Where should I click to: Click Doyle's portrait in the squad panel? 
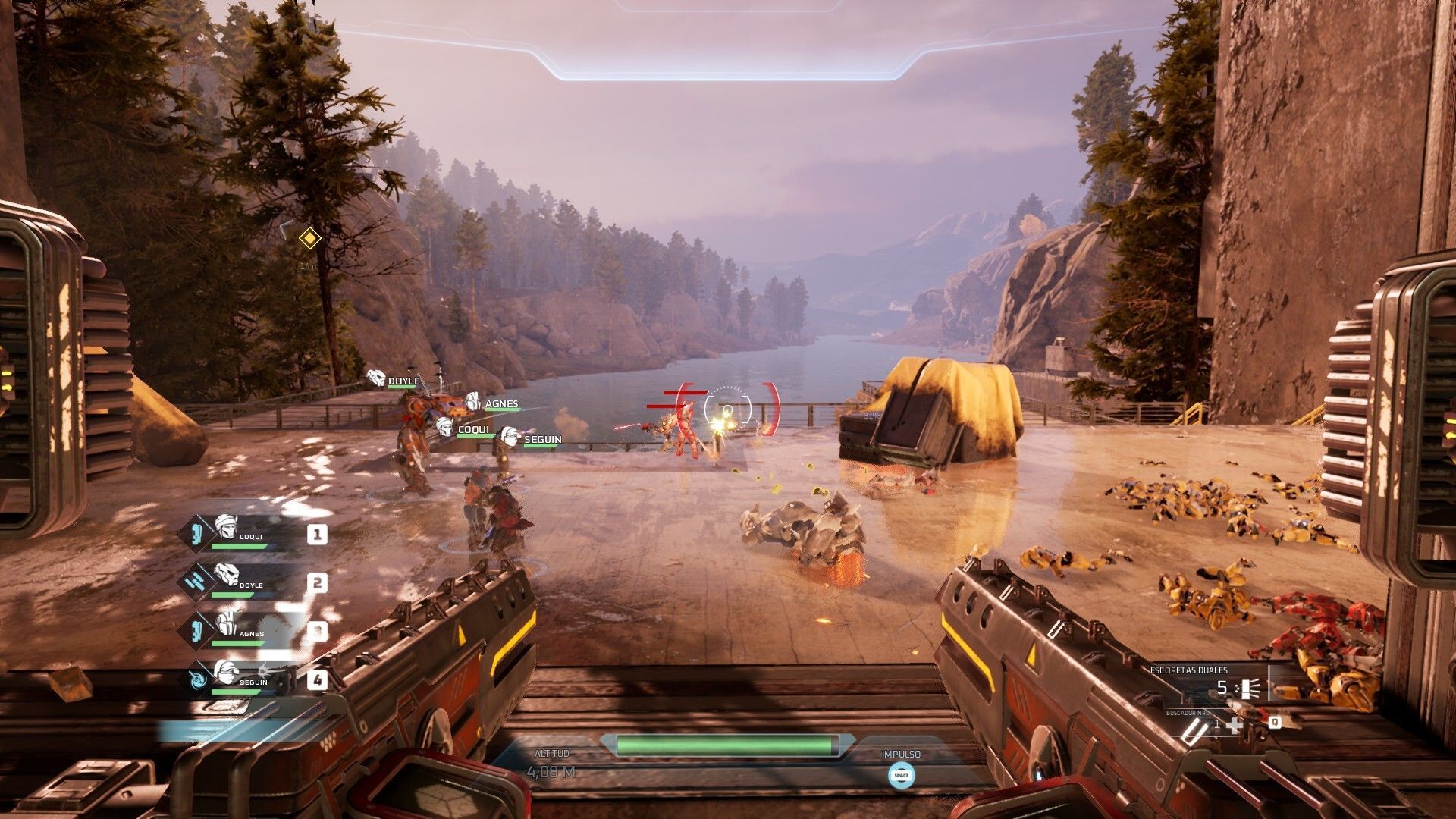(227, 576)
